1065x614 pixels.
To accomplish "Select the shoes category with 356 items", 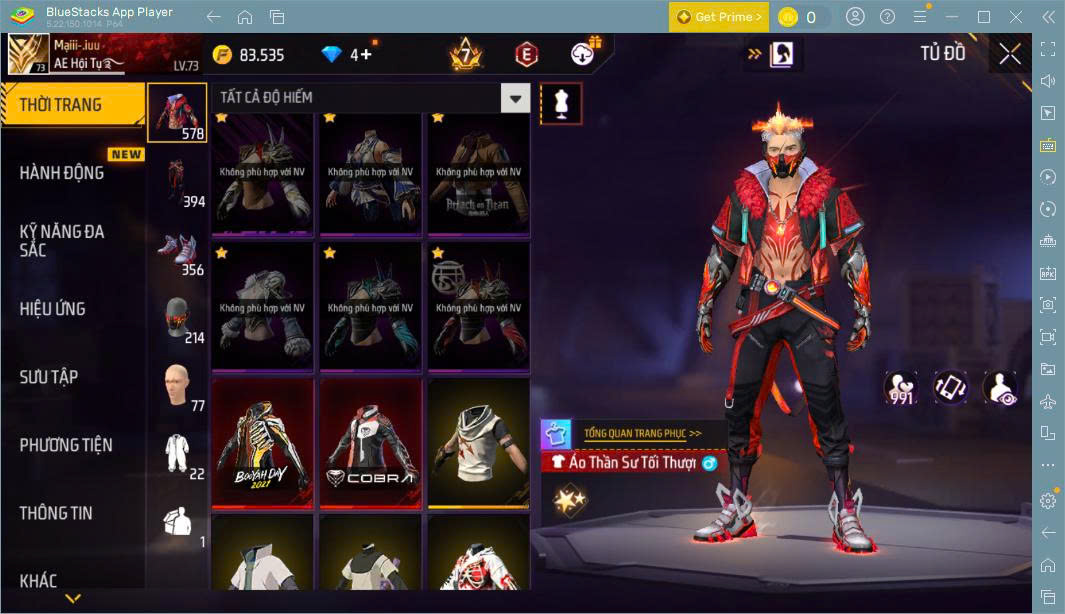I will tap(178, 251).
